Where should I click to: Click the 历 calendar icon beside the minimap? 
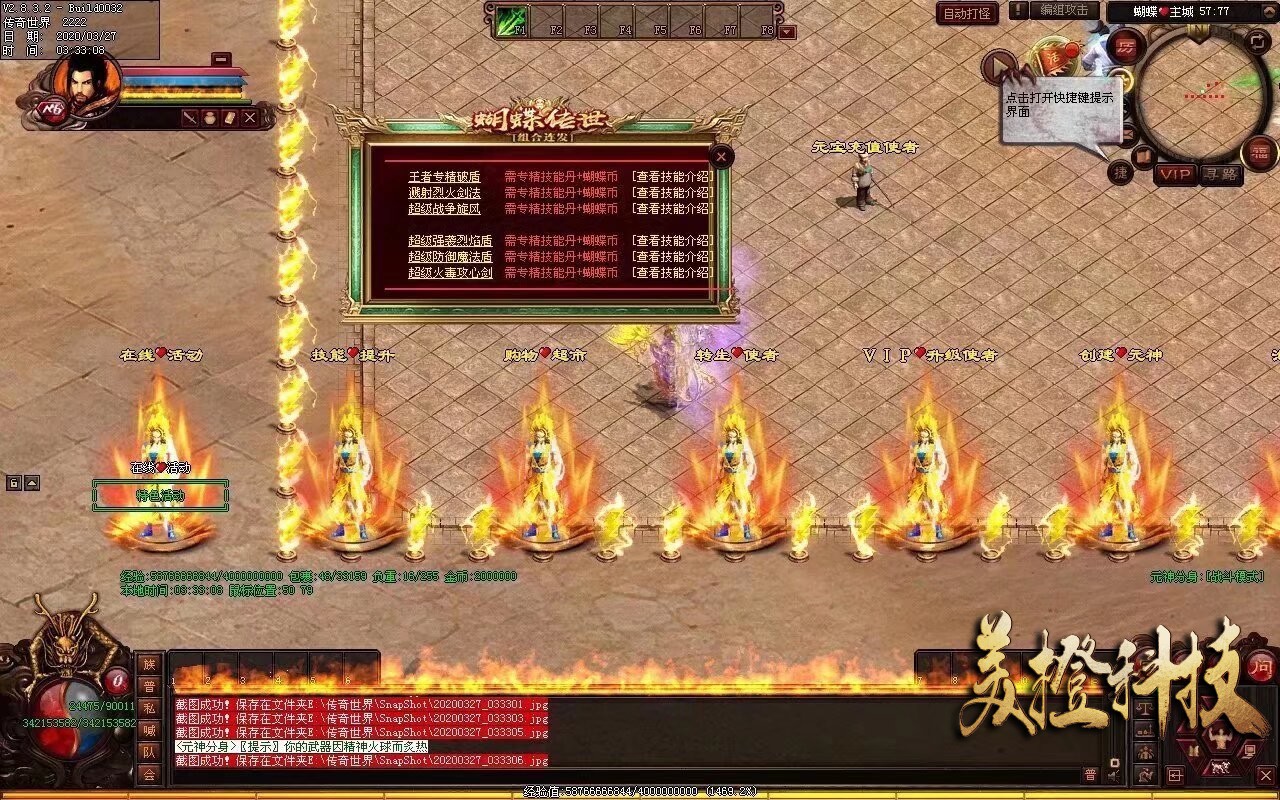pos(1126,47)
